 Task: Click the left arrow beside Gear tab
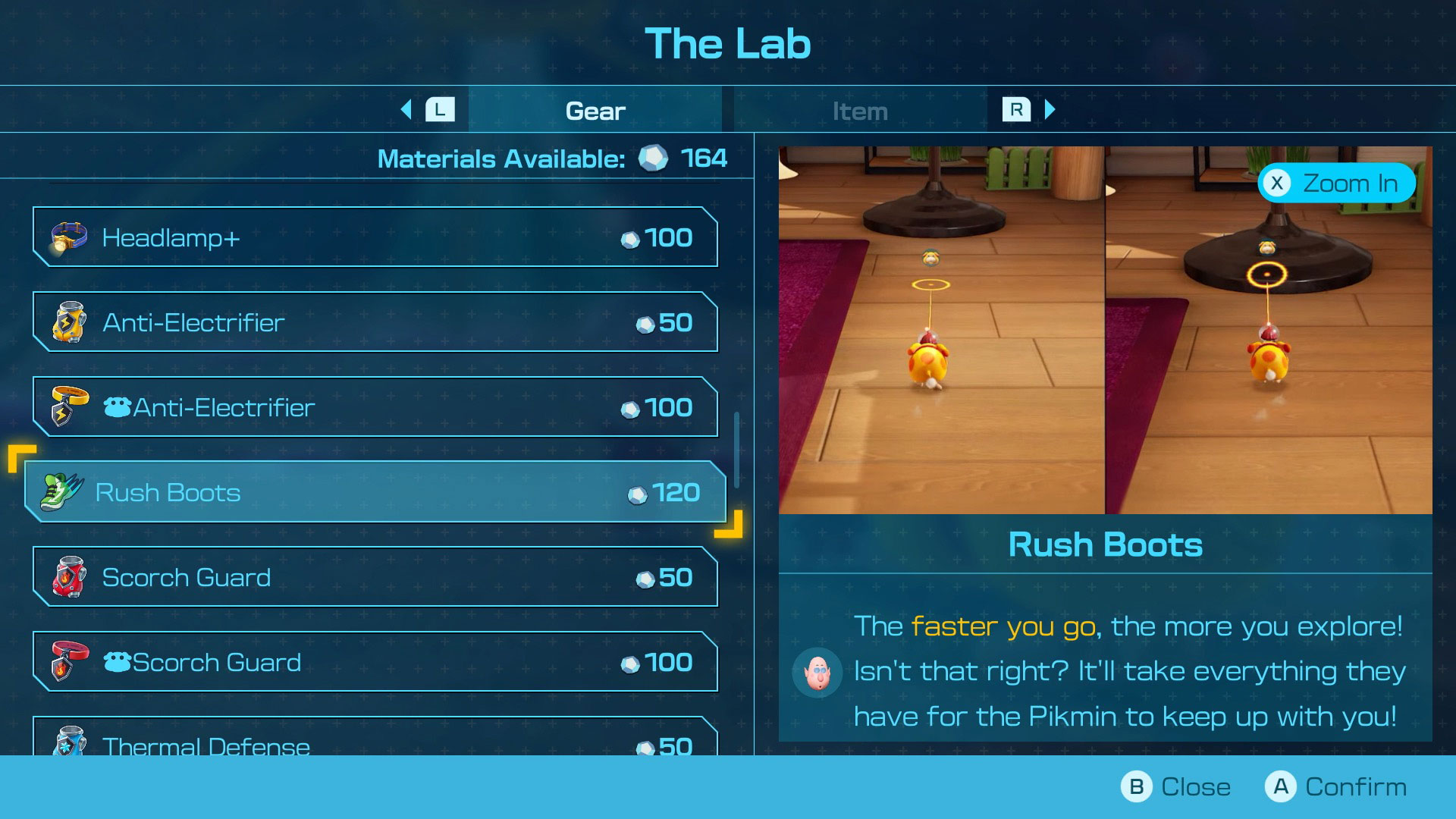point(406,110)
